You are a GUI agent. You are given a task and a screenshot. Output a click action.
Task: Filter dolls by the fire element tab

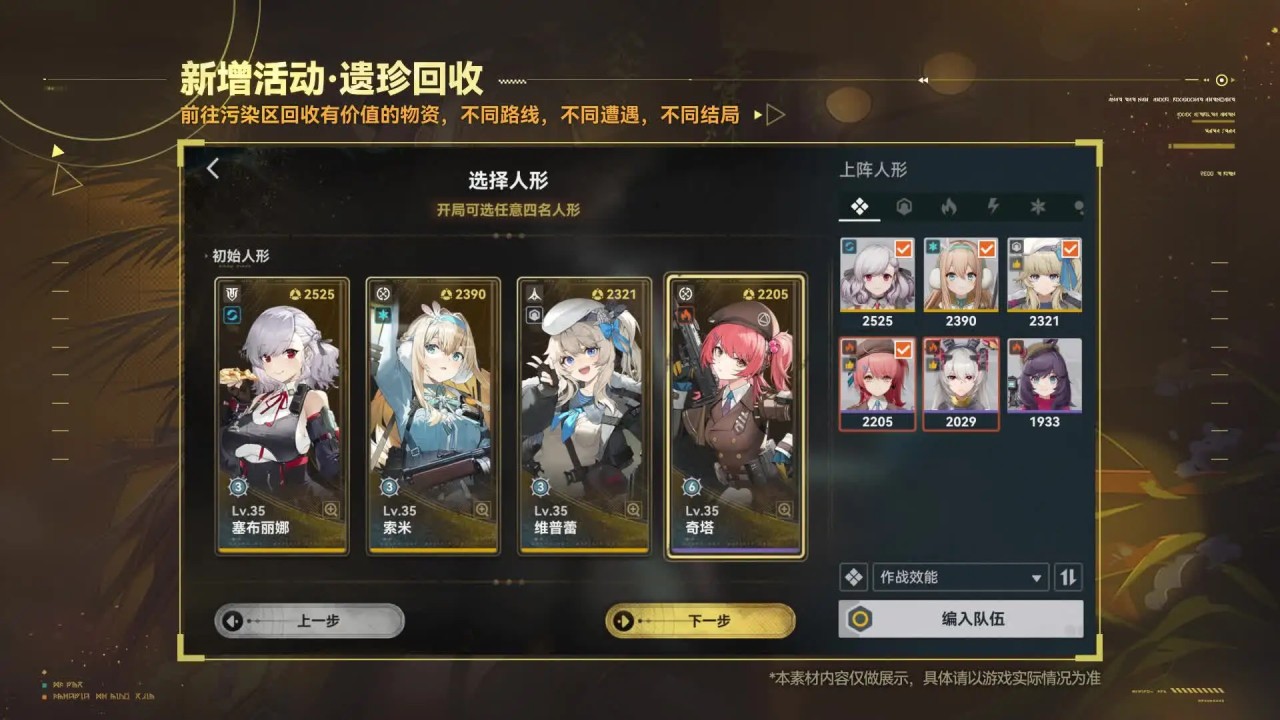point(948,207)
